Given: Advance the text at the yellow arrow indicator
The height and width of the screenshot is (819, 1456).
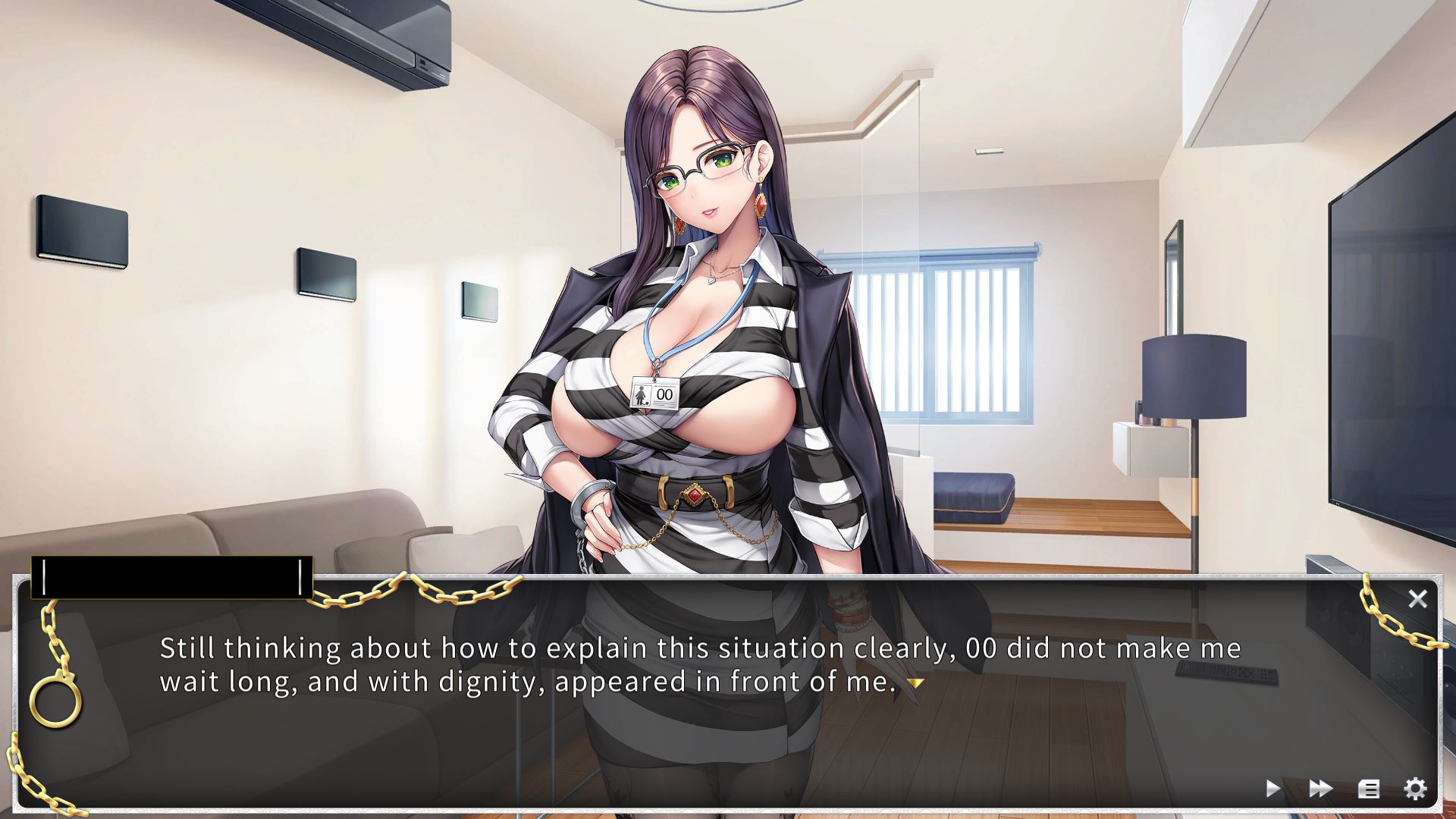Looking at the screenshot, I should click(x=916, y=683).
